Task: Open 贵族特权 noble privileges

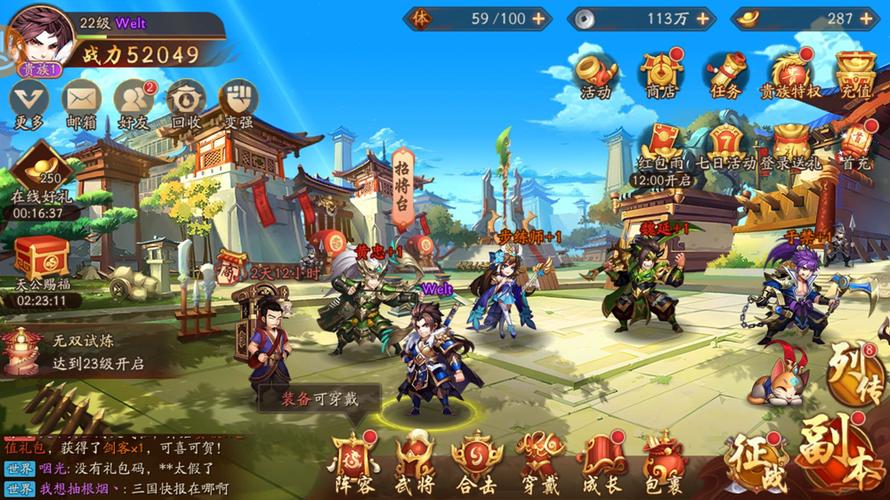Action: (x=790, y=72)
